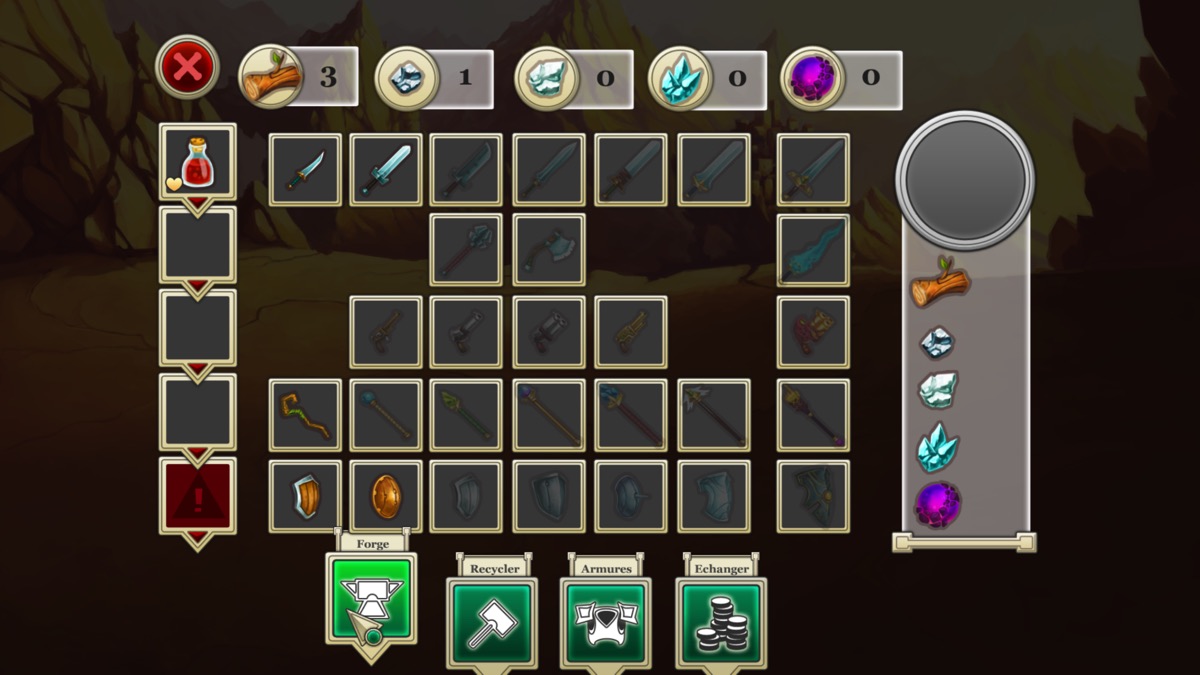Select the wooden shield with metal trim
This screenshot has width=1200, height=675.
coord(305,496)
